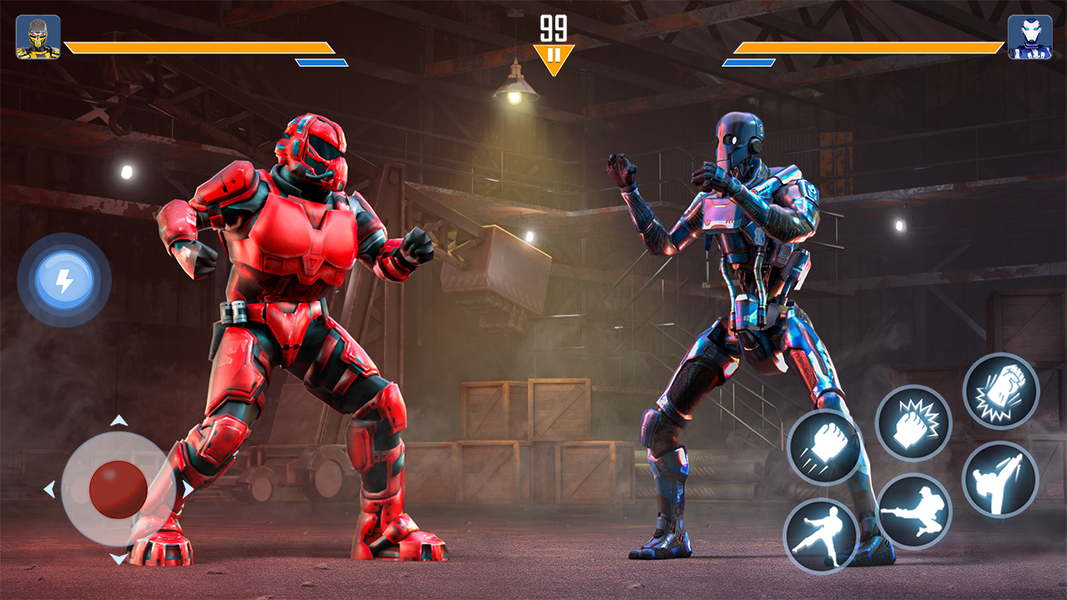Tap the joystick's up arrow

[118, 421]
